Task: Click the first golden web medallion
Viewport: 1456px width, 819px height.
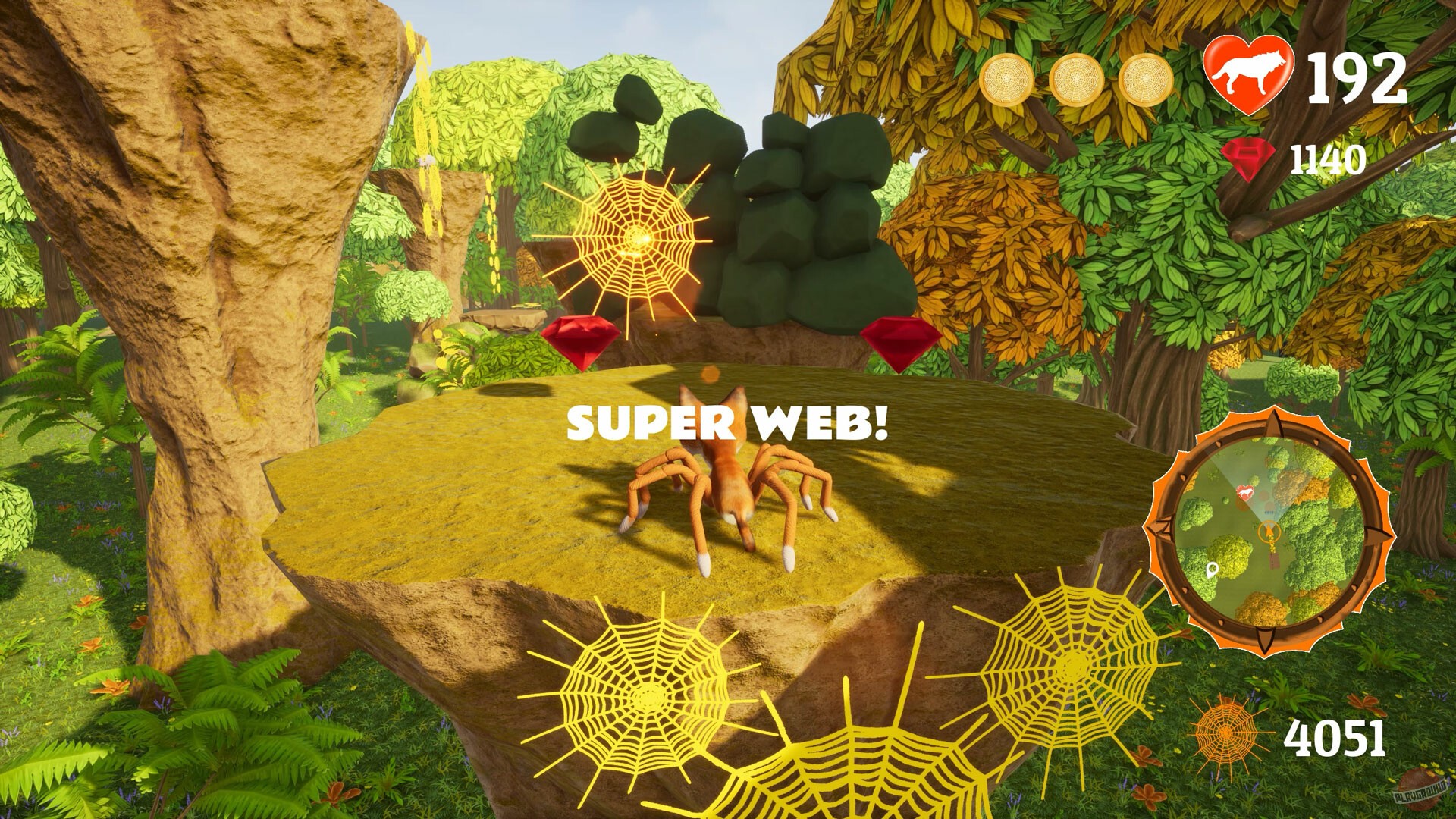Action: (x=1006, y=79)
